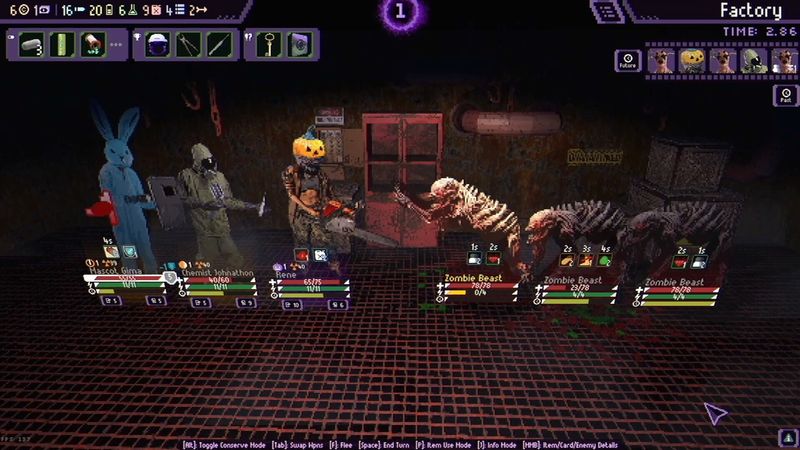Click the bottom-right corner alert button

[785, 437]
